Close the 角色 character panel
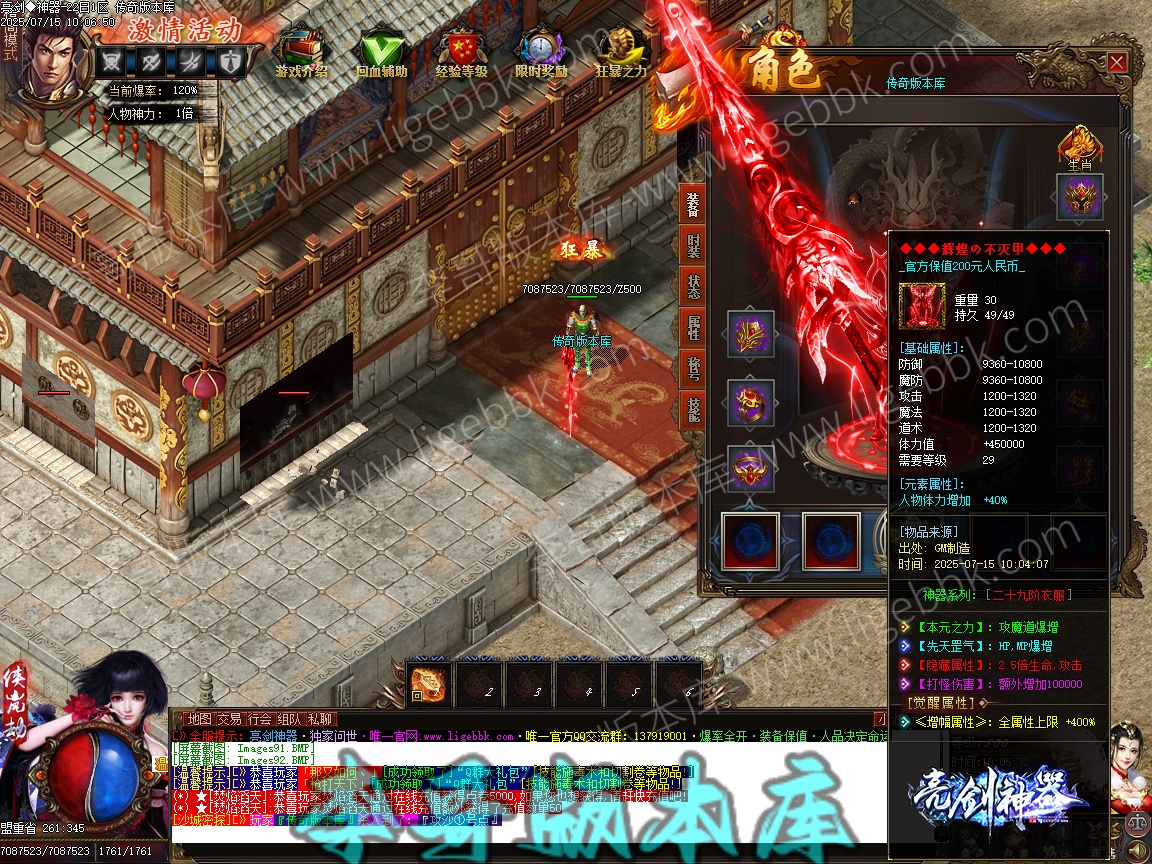Image resolution: width=1152 pixels, height=864 pixels. 1116,63
